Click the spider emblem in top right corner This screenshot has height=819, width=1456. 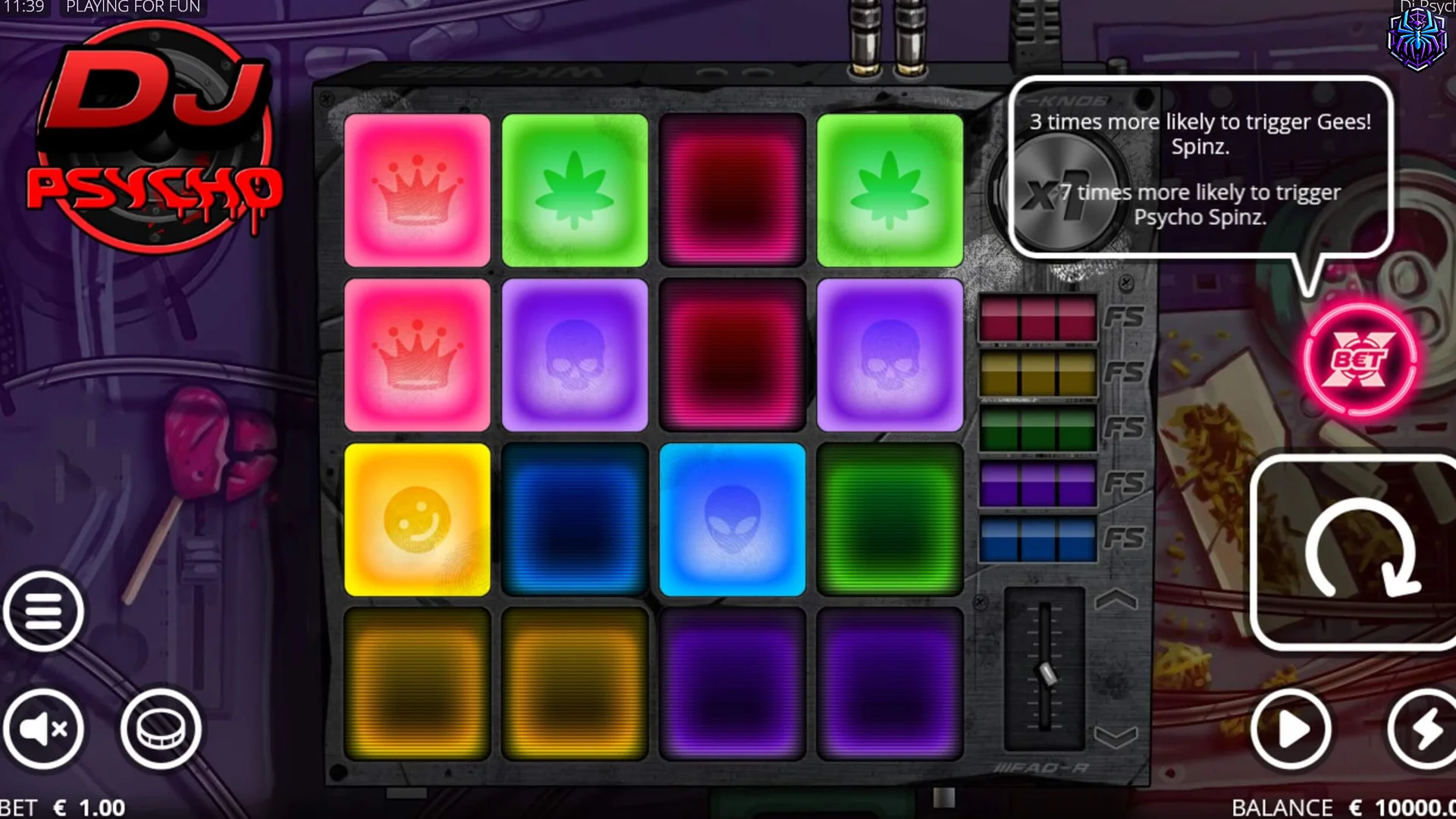coord(1417,42)
